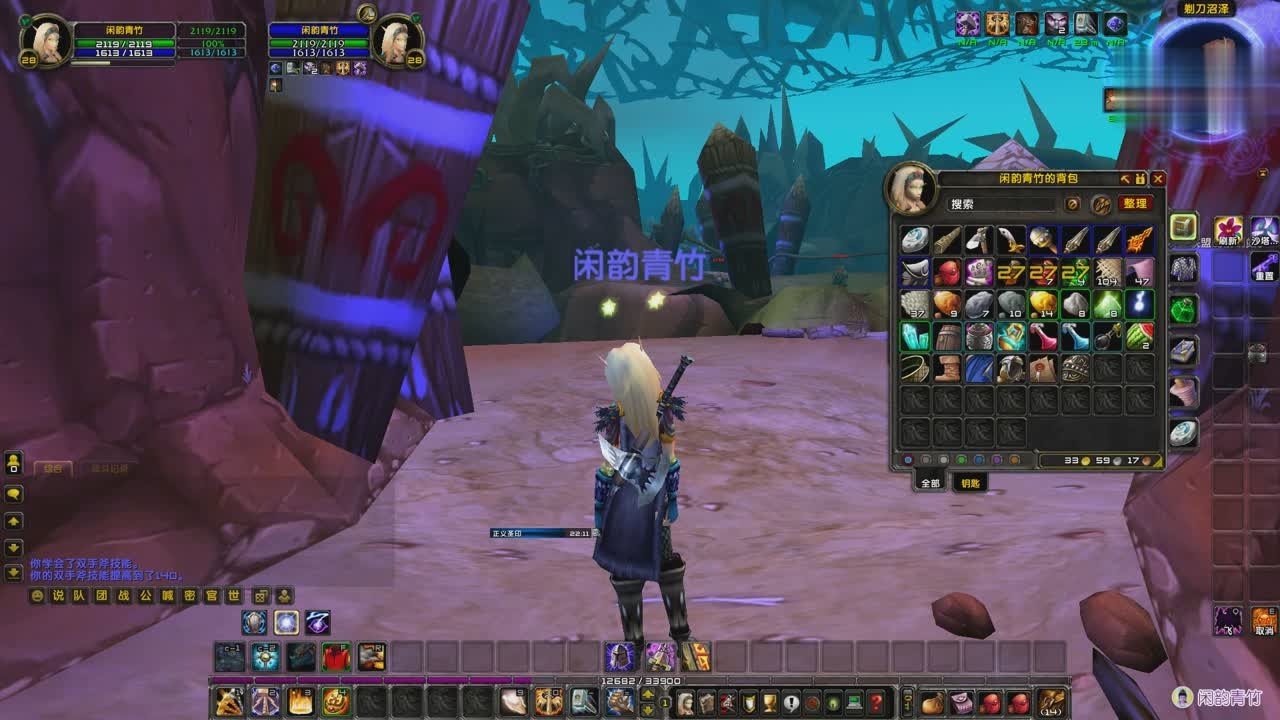Open the red question mark help button

pyautogui.click(x=876, y=701)
